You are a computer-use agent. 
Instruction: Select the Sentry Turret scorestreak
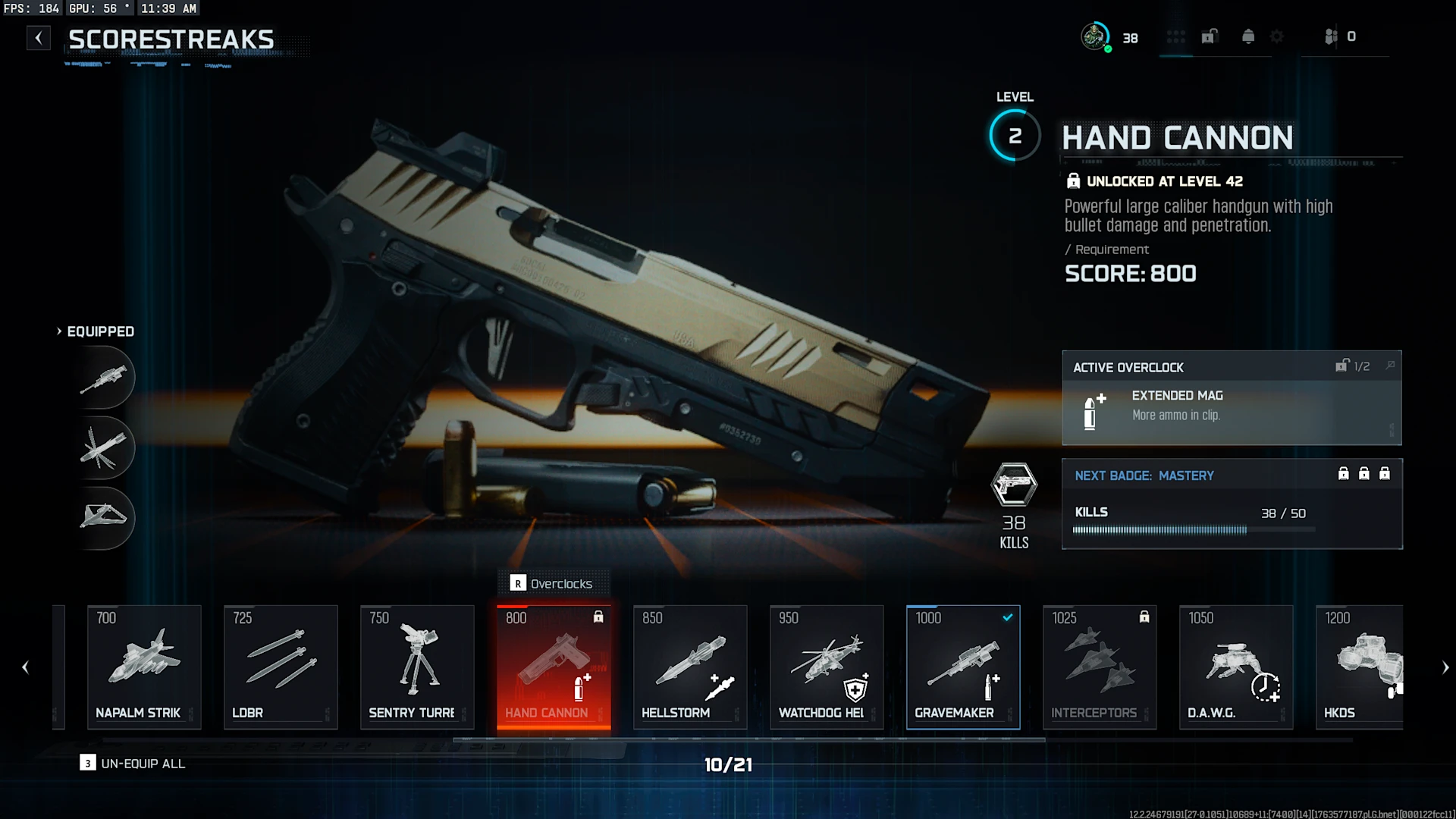[x=417, y=667]
